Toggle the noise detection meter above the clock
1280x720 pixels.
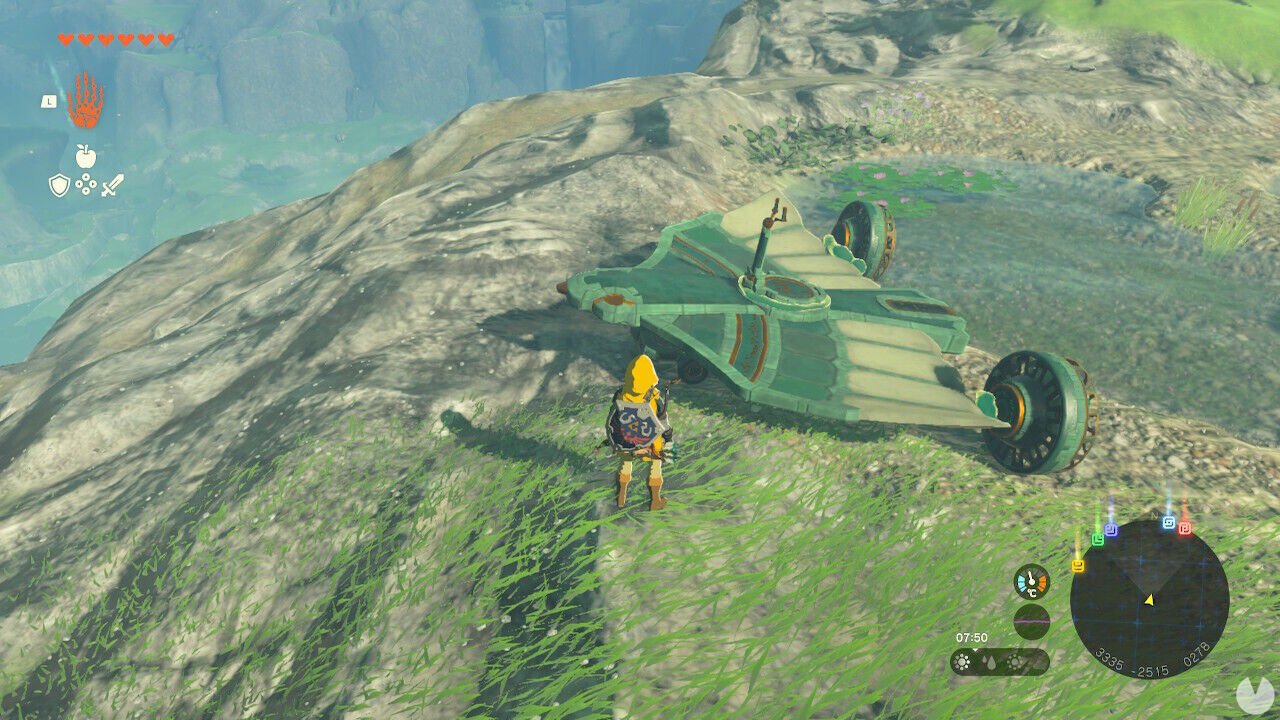[x=1031, y=622]
